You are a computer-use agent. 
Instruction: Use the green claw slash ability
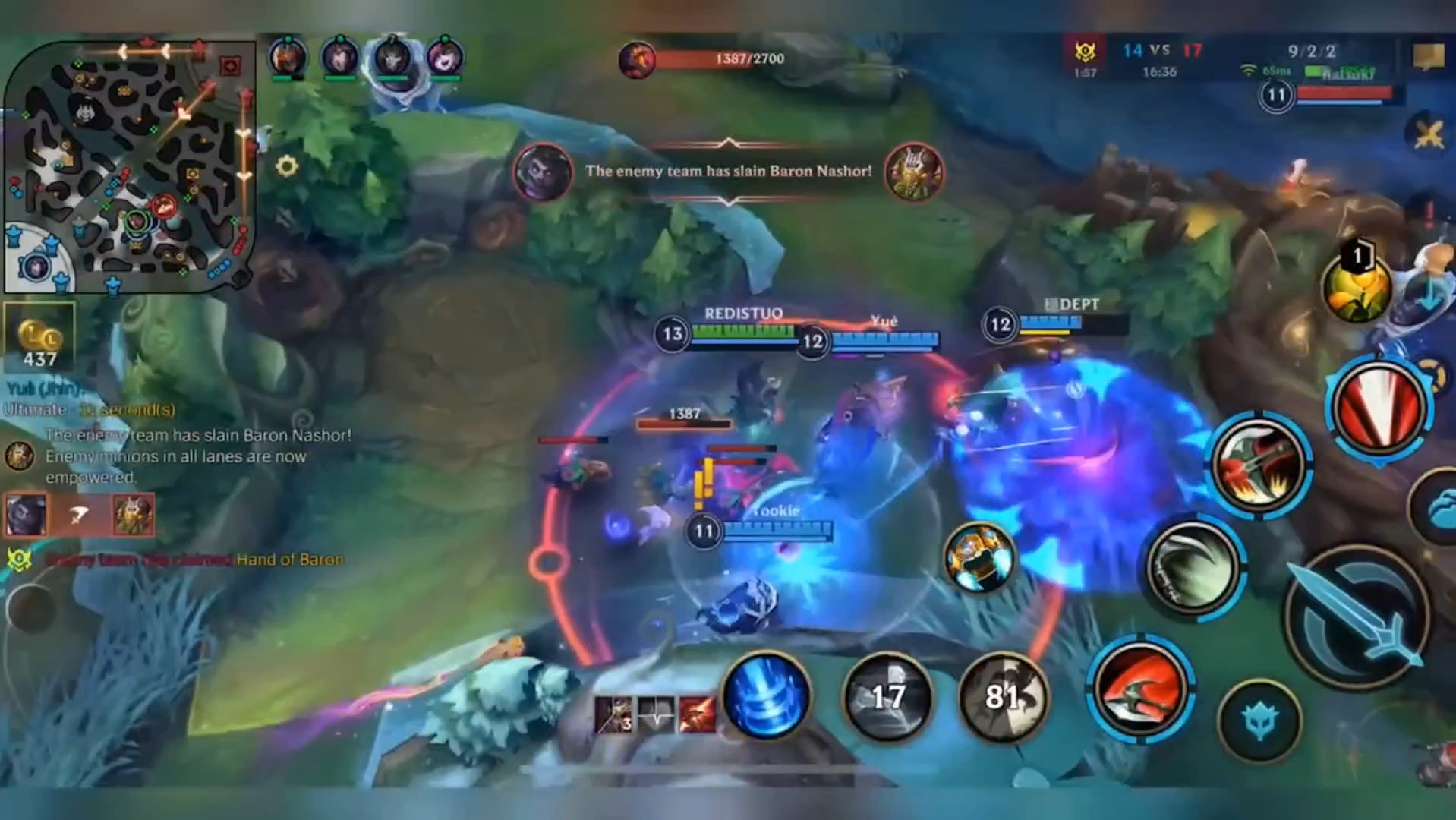click(1193, 566)
